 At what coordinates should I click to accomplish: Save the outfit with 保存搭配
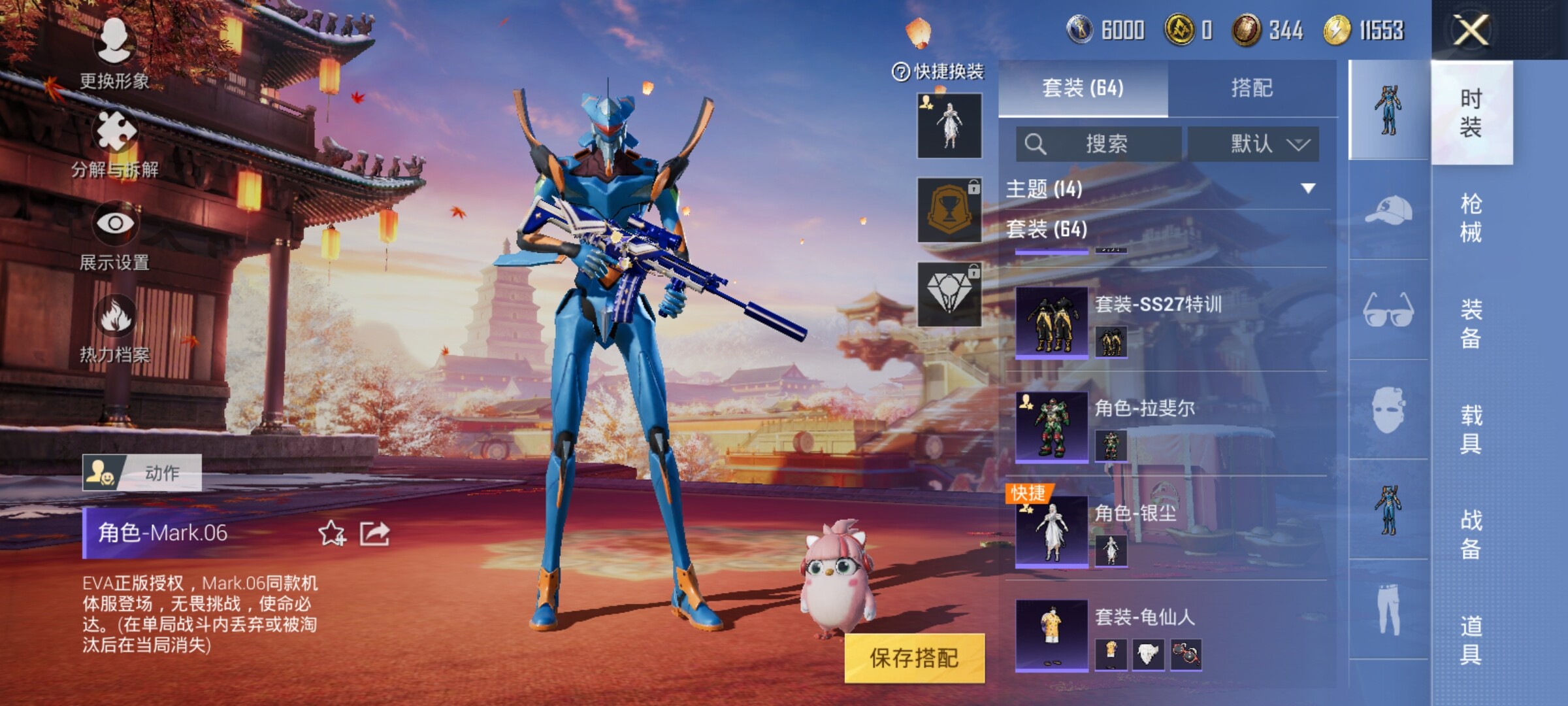click(914, 658)
